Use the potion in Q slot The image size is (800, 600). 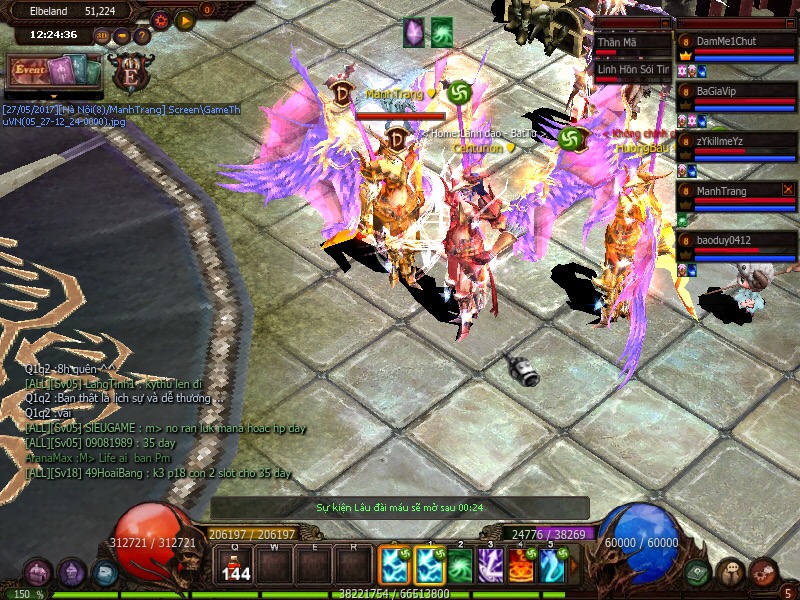(x=236, y=566)
